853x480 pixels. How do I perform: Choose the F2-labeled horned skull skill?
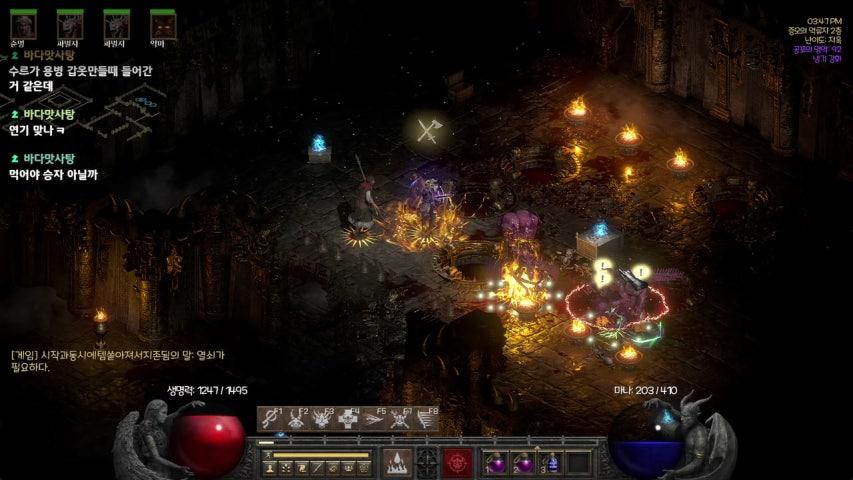pos(296,419)
